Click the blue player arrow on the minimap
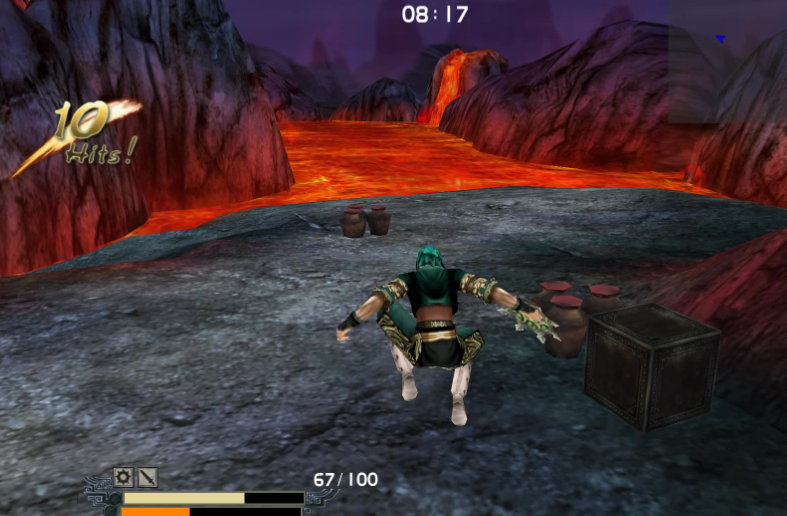The height and width of the screenshot is (516, 787). tap(719, 39)
